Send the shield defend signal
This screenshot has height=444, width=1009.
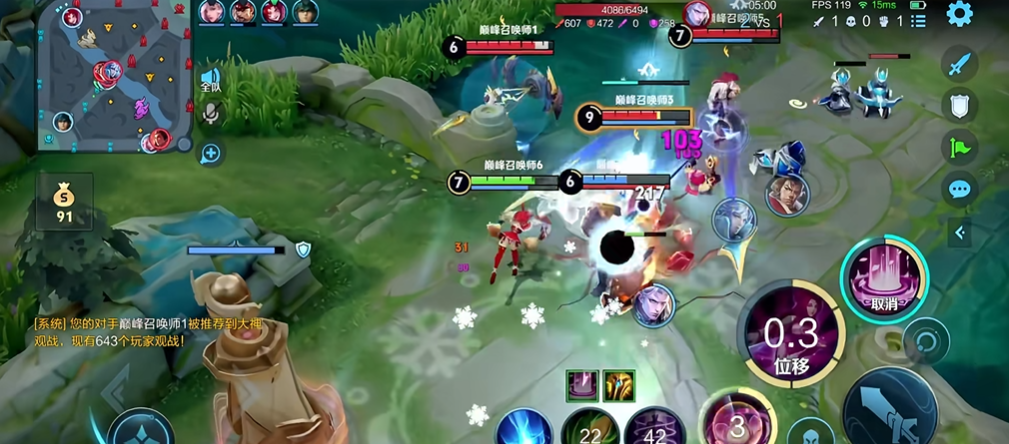960,106
